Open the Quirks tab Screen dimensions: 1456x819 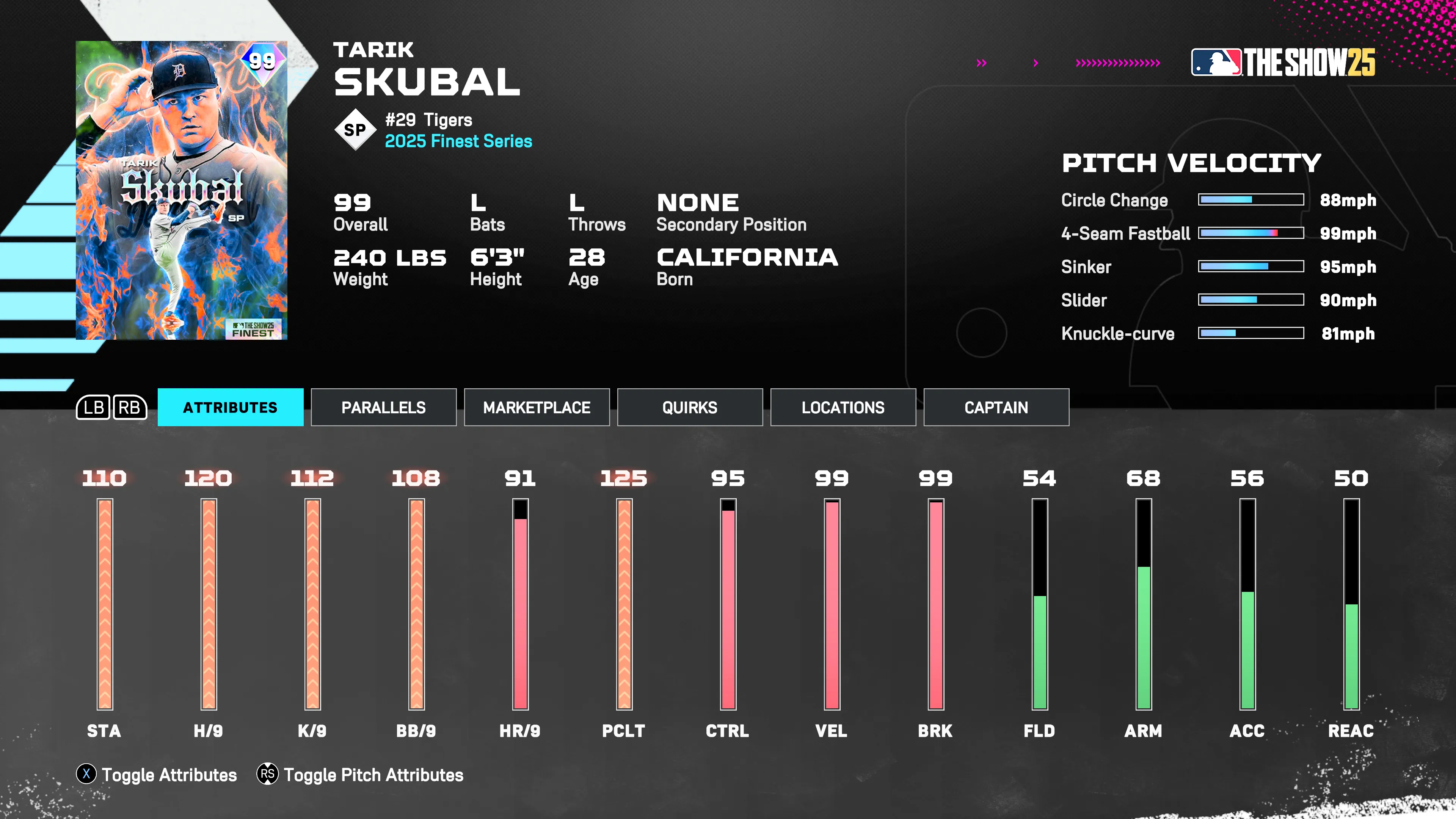pos(690,407)
